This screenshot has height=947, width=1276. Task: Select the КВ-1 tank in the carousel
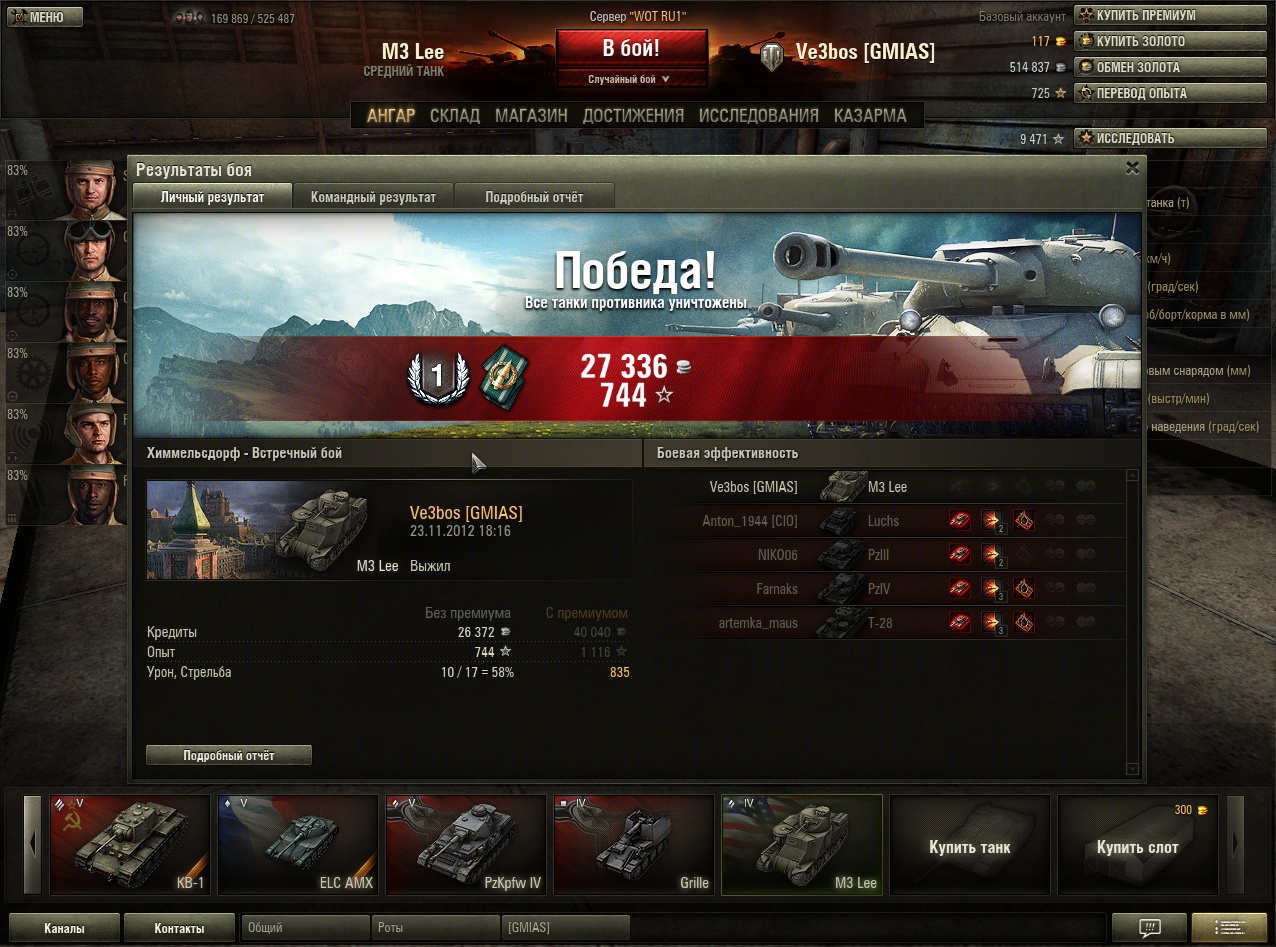click(130, 843)
